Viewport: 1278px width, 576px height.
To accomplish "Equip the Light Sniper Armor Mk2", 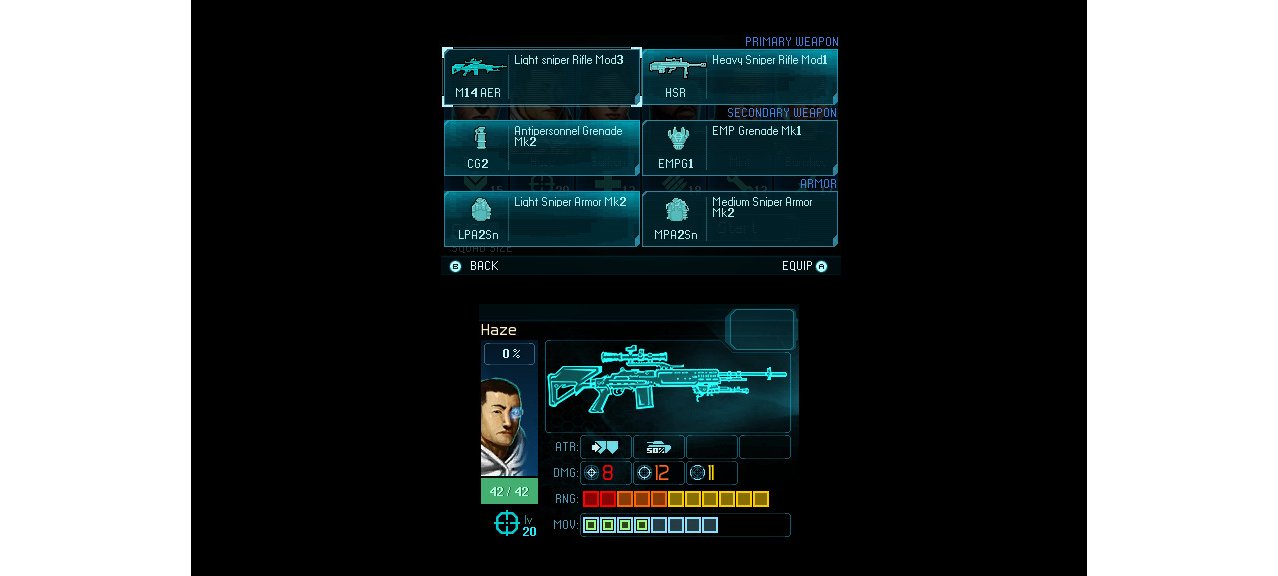I will point(541,219).
